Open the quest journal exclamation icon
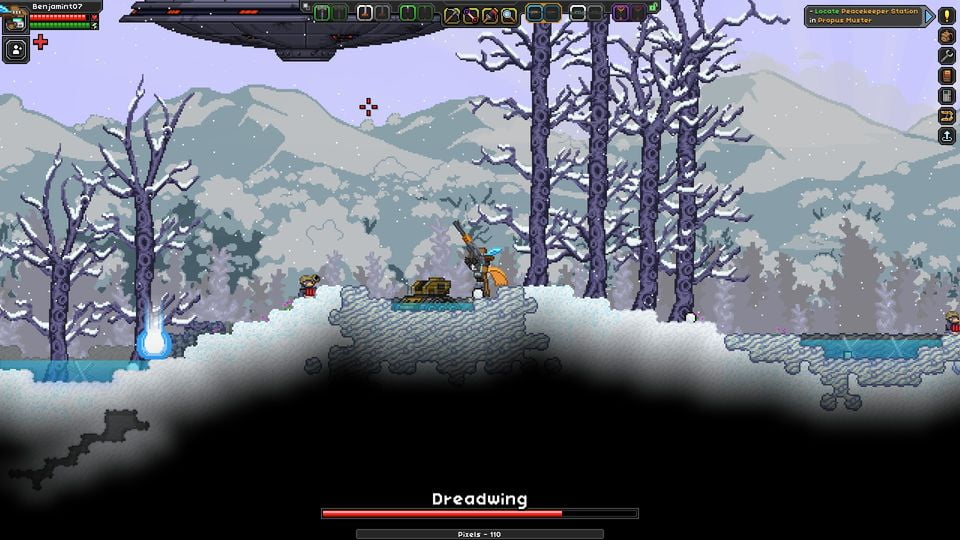Screen dimensions: 960x540 (x=946, y=15)
